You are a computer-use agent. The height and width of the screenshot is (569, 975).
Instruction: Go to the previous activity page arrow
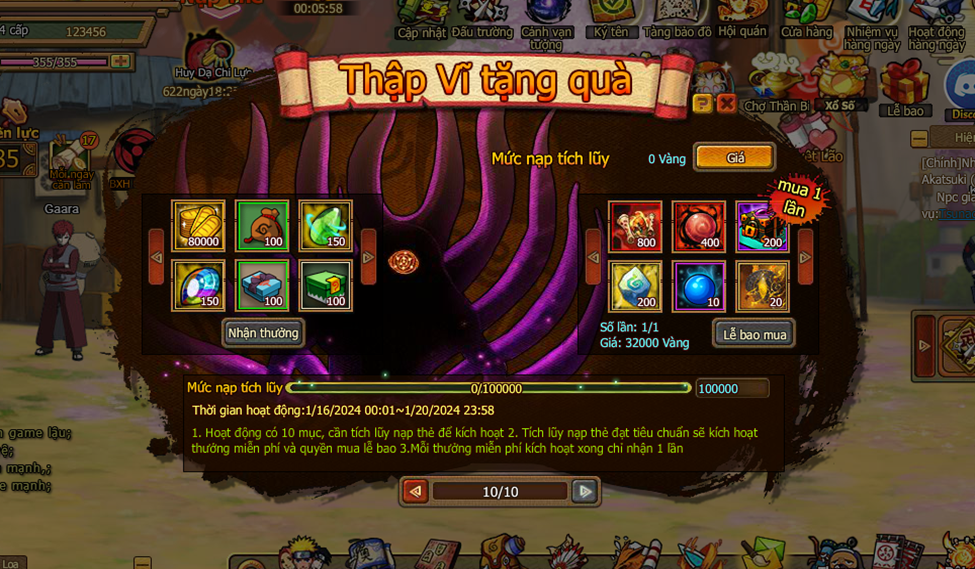[x=415, y=491]
